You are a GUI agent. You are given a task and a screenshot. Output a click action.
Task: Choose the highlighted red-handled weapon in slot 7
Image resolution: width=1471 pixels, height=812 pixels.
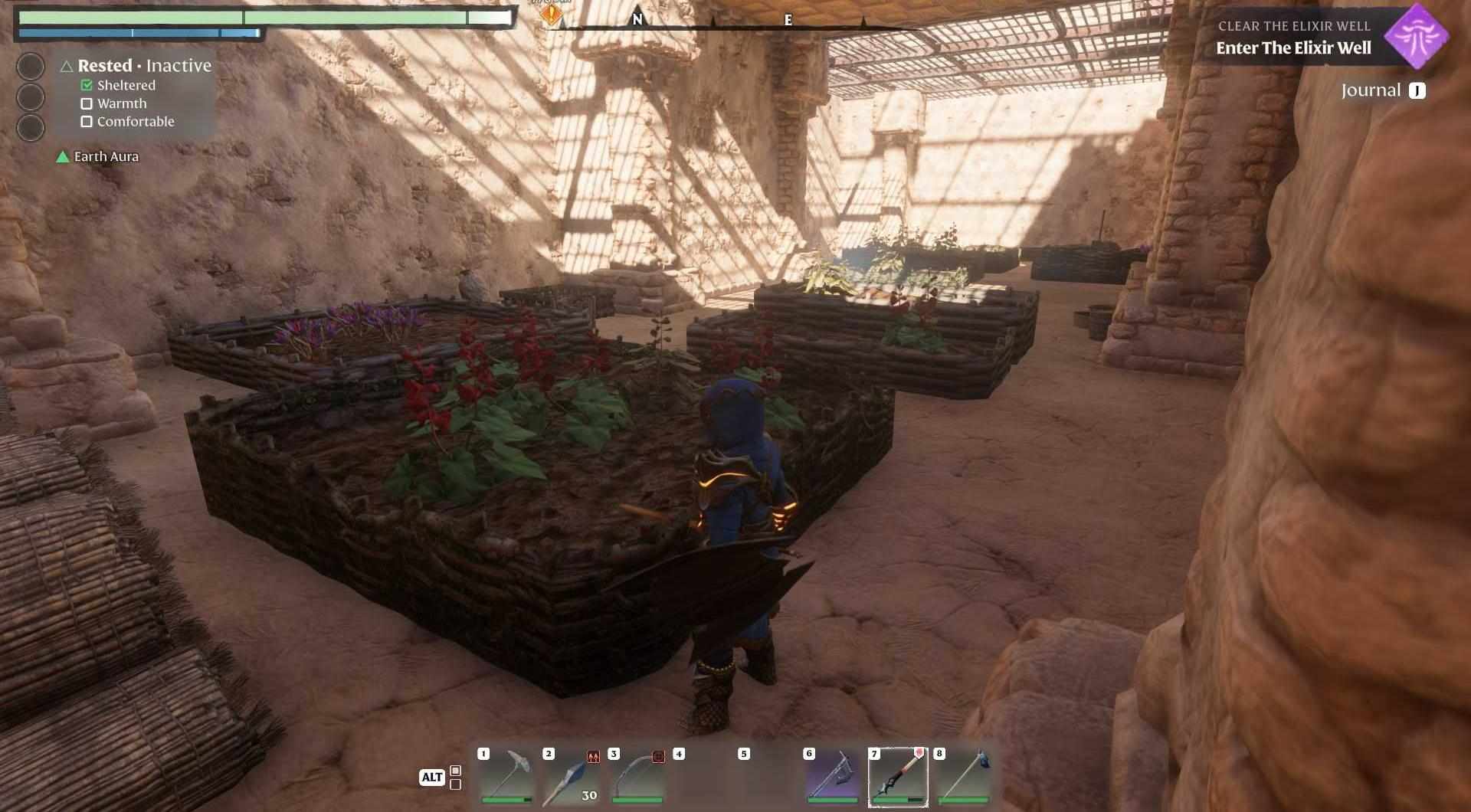(x=897, y=776)
